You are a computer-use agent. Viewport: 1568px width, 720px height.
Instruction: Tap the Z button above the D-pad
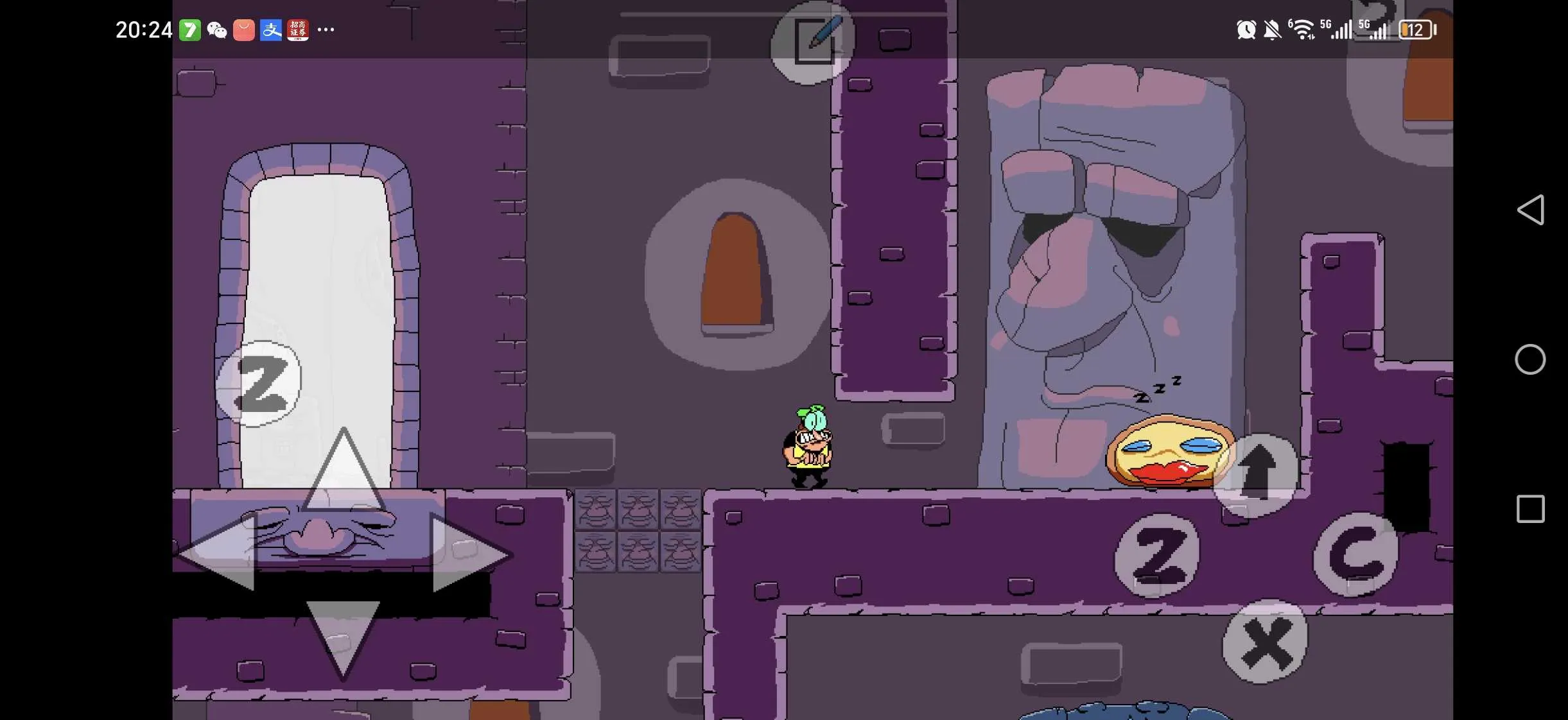tap(259, 384)
